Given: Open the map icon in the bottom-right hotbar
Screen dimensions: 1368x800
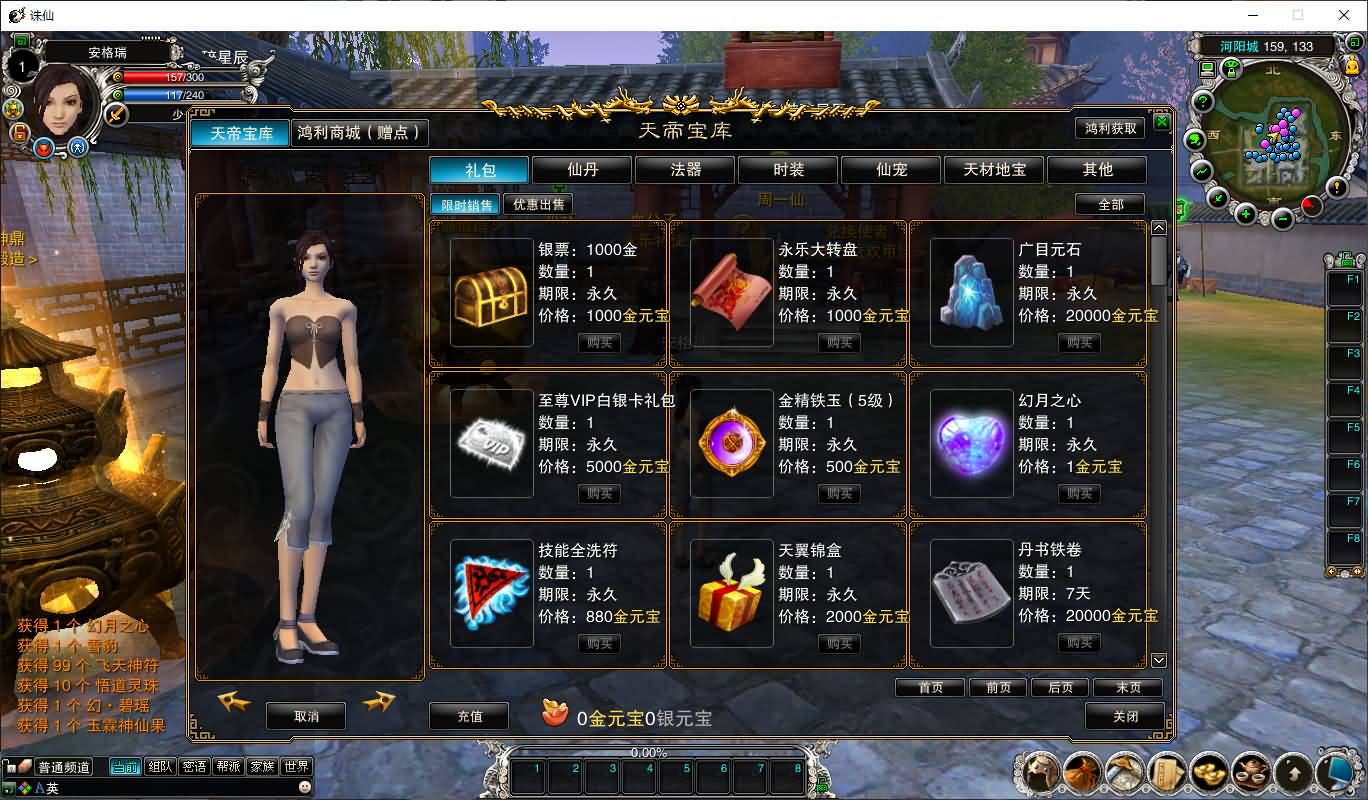Looking at the screenshot, I should point(1125,771).
